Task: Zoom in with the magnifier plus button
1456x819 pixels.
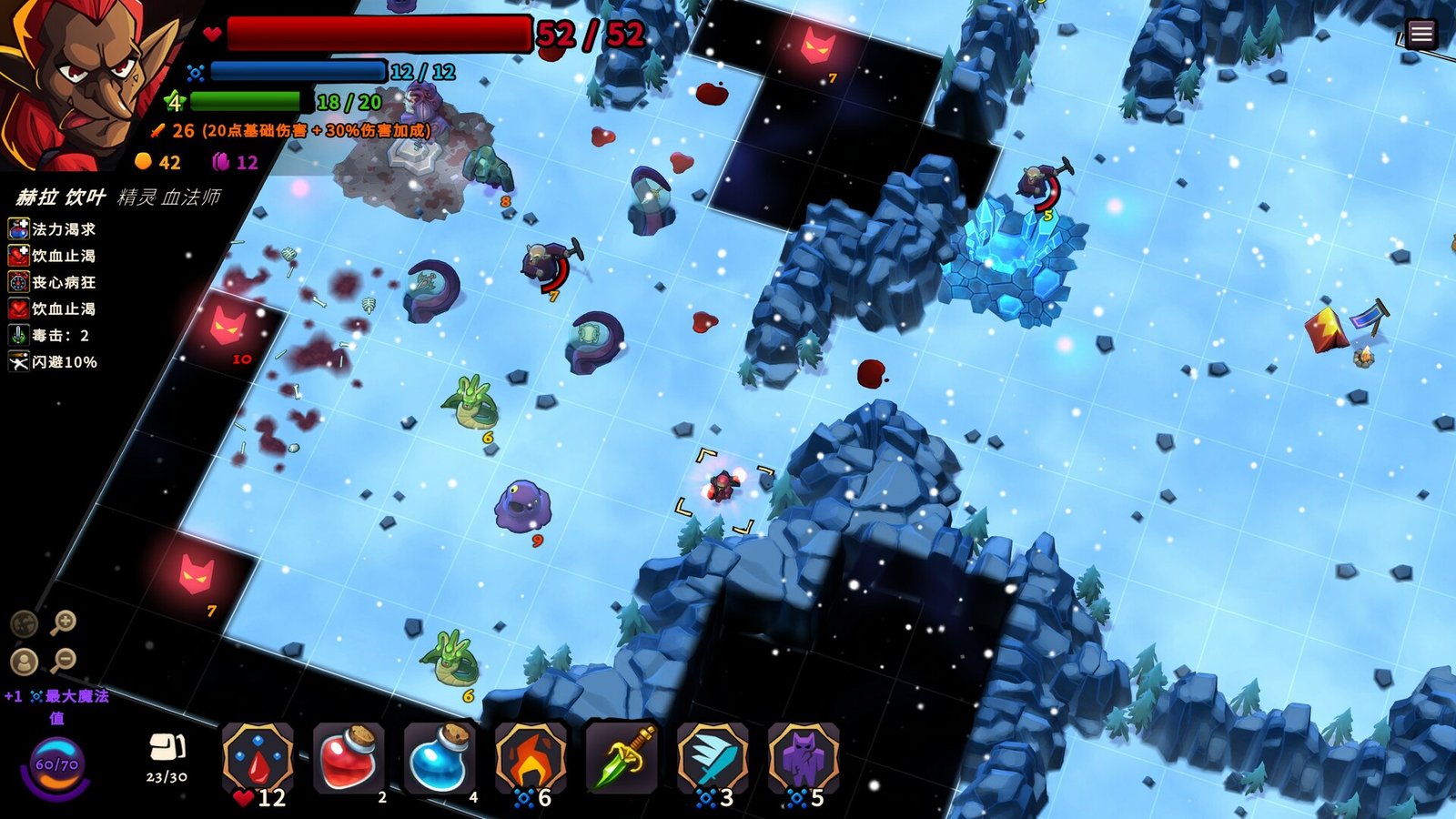Action: pyautogui.click(x=63, y=622)
